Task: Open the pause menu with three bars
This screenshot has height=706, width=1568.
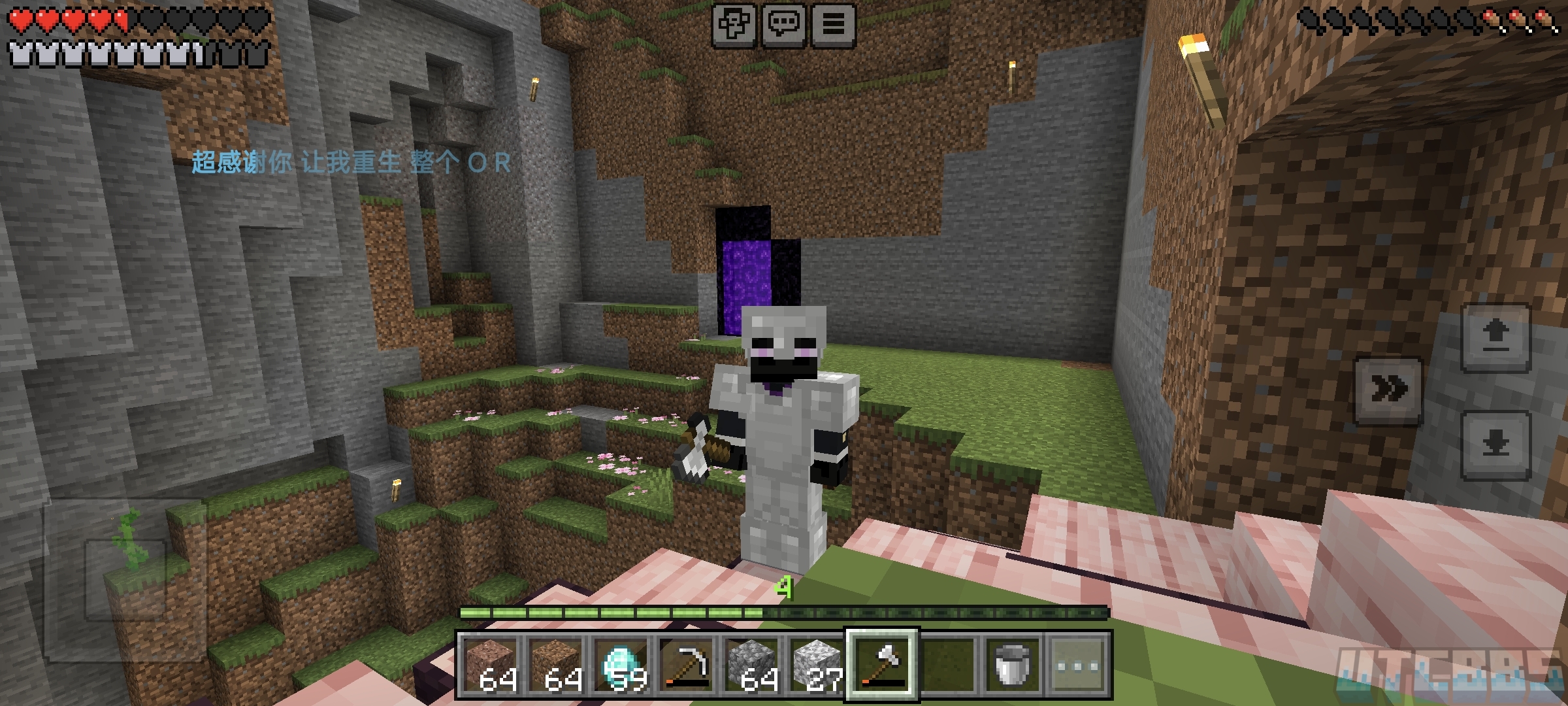Action: tap(833, 25)
